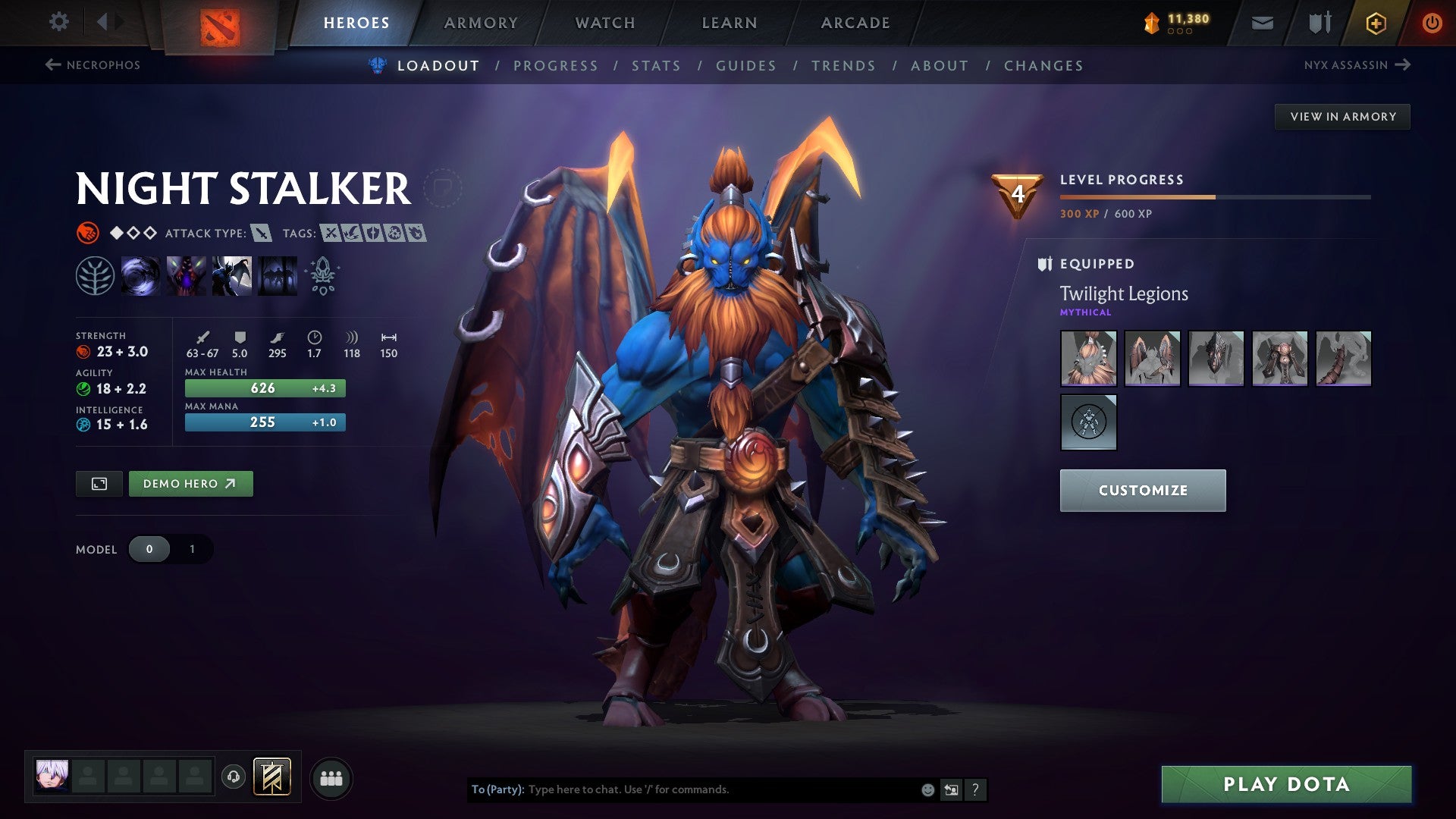Click the voice chat headset icon

pyautogui.click(x=235, y=777)
